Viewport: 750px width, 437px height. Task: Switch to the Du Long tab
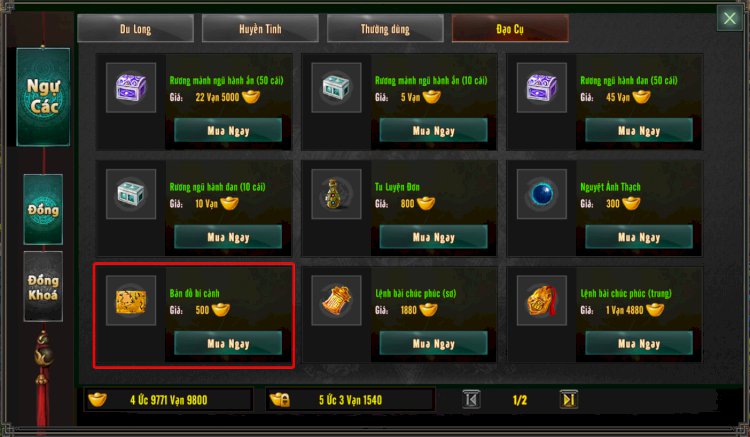(135, 29)
